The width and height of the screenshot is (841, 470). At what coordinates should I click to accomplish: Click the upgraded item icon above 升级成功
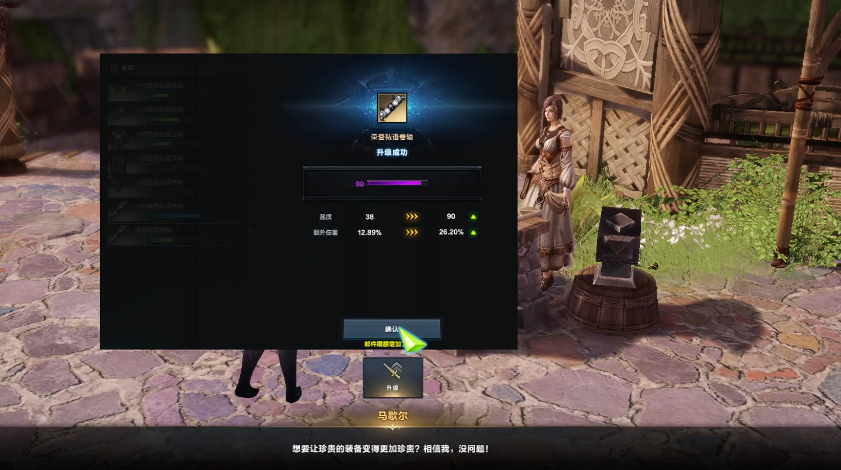391,106
